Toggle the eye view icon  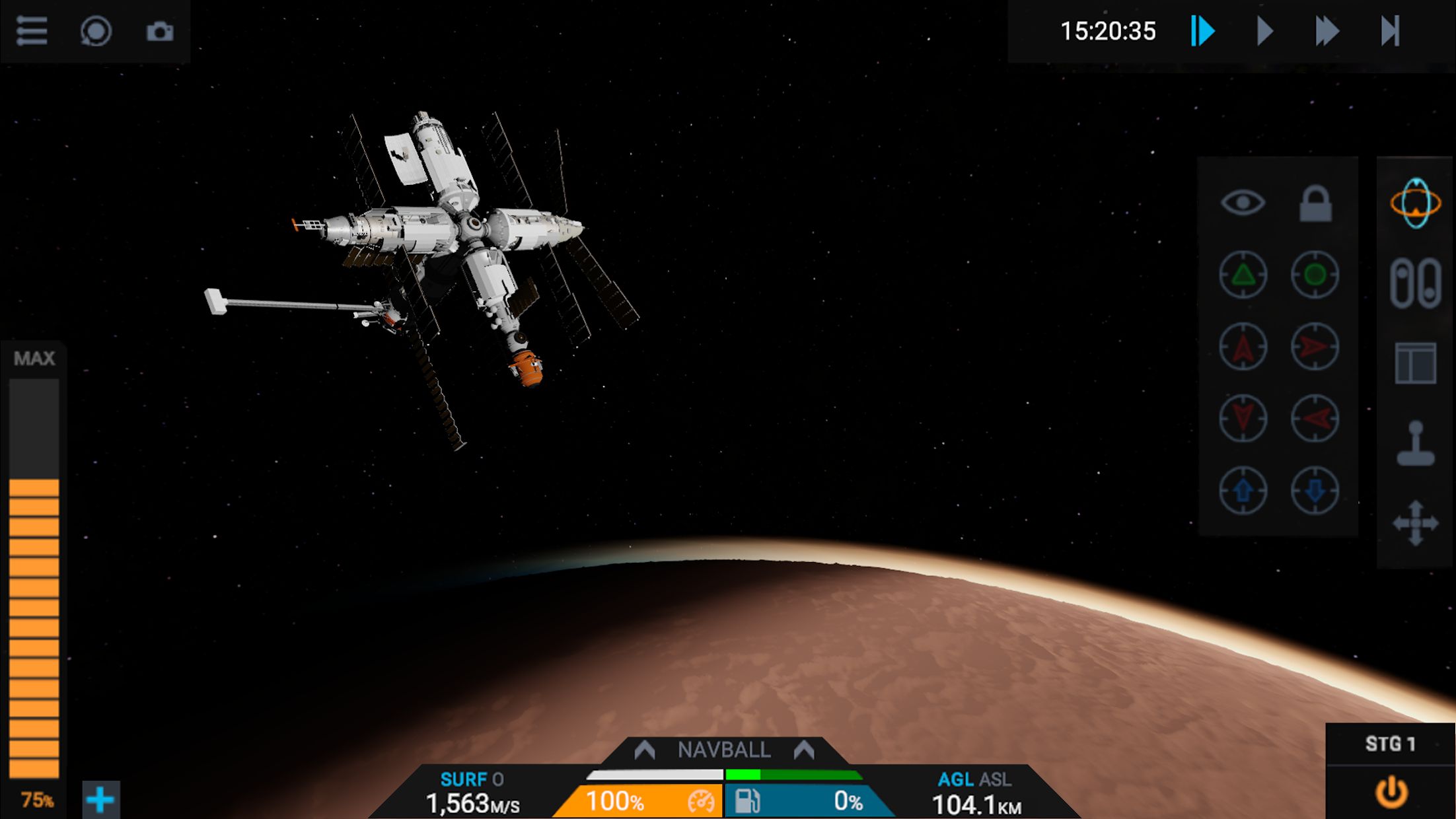click(1243, 202)
